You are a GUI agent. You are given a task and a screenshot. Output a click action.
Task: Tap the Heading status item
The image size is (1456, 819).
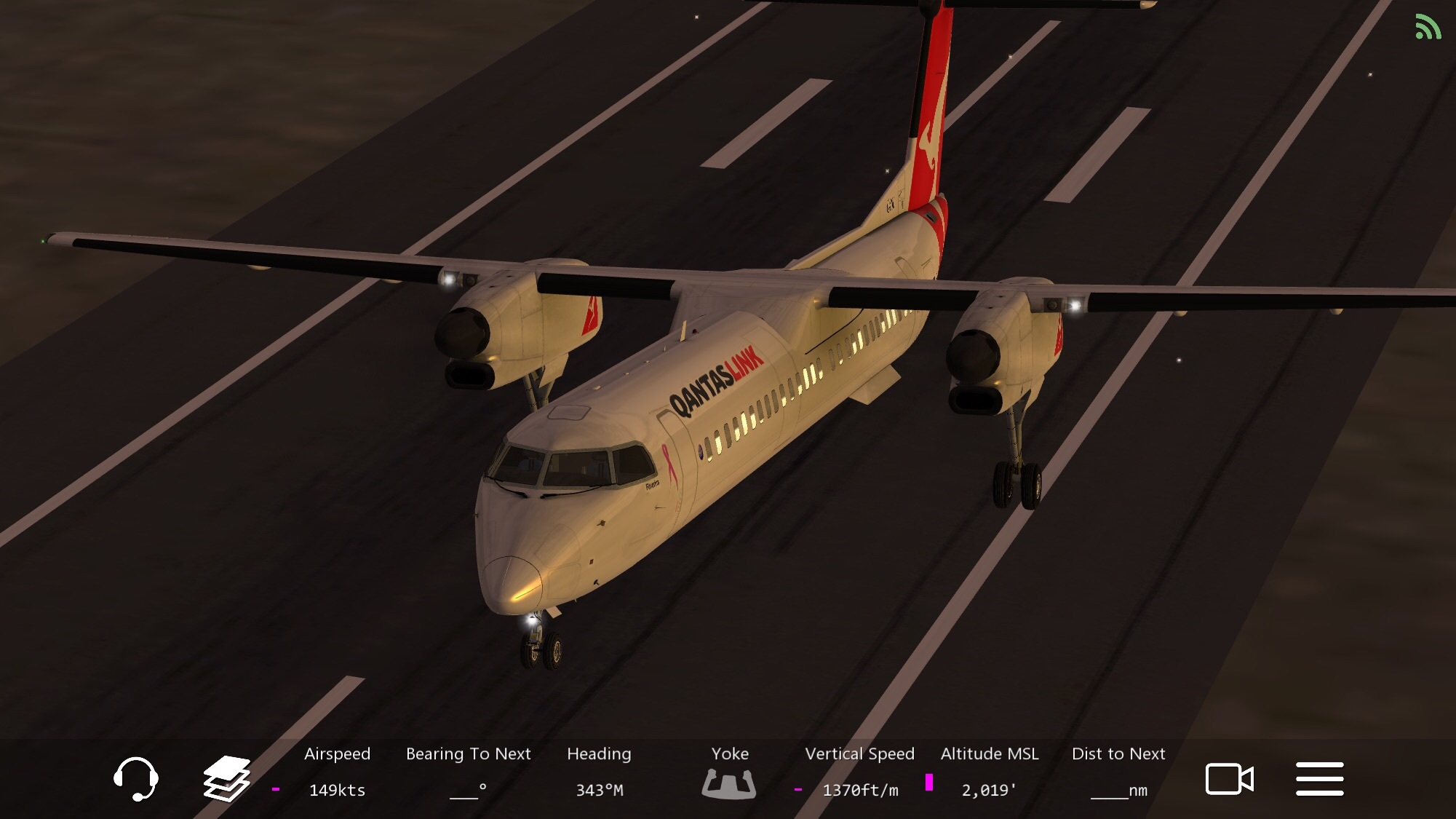599,773
